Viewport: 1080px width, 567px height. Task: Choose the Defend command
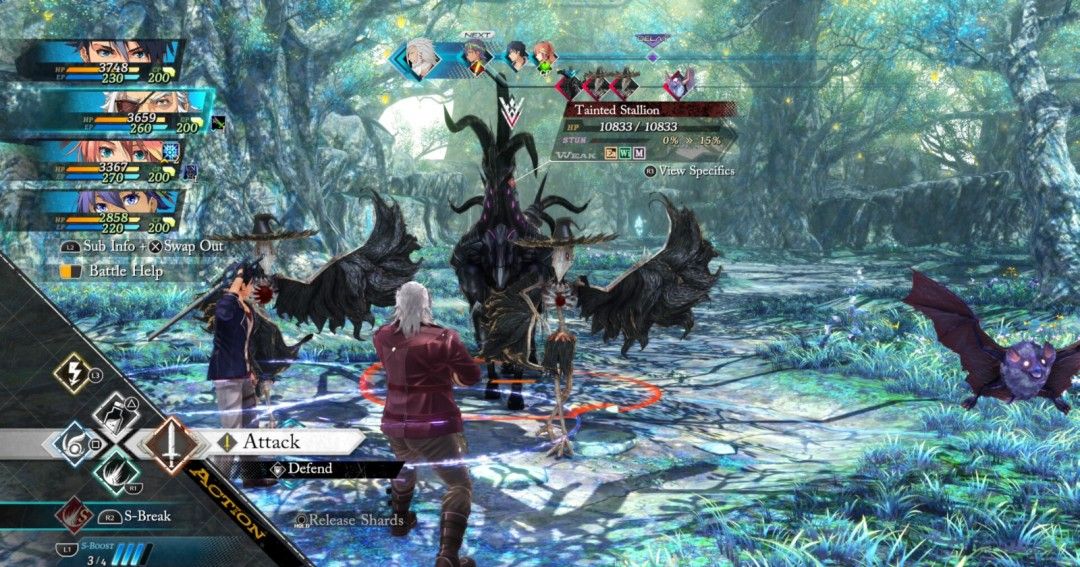pos(310,468)
